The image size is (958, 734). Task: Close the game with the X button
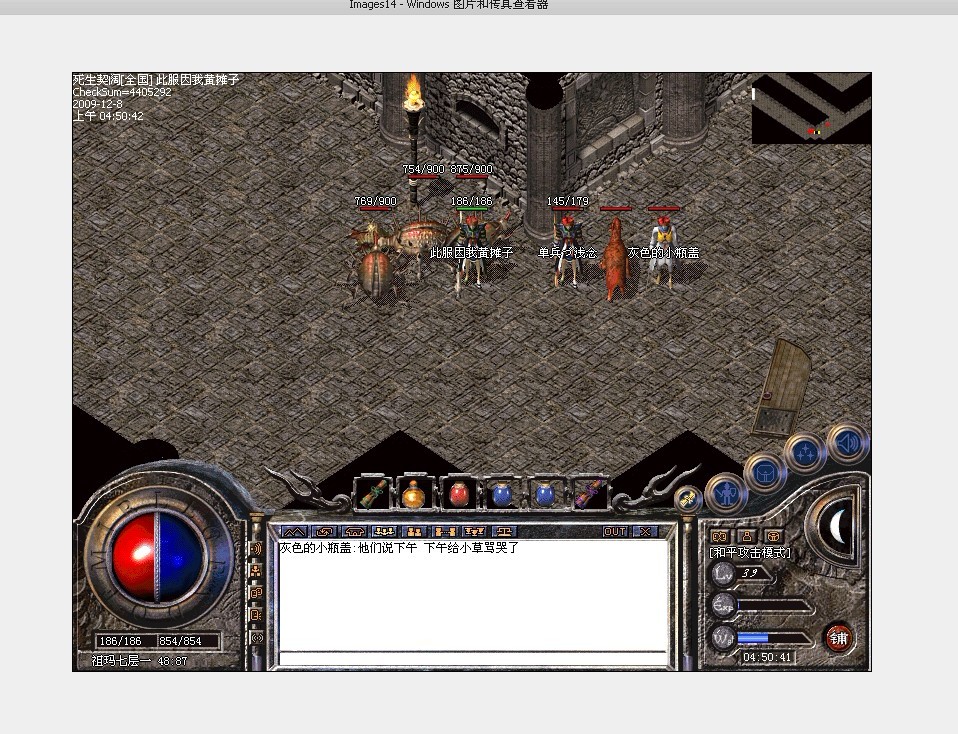point(645,531)
